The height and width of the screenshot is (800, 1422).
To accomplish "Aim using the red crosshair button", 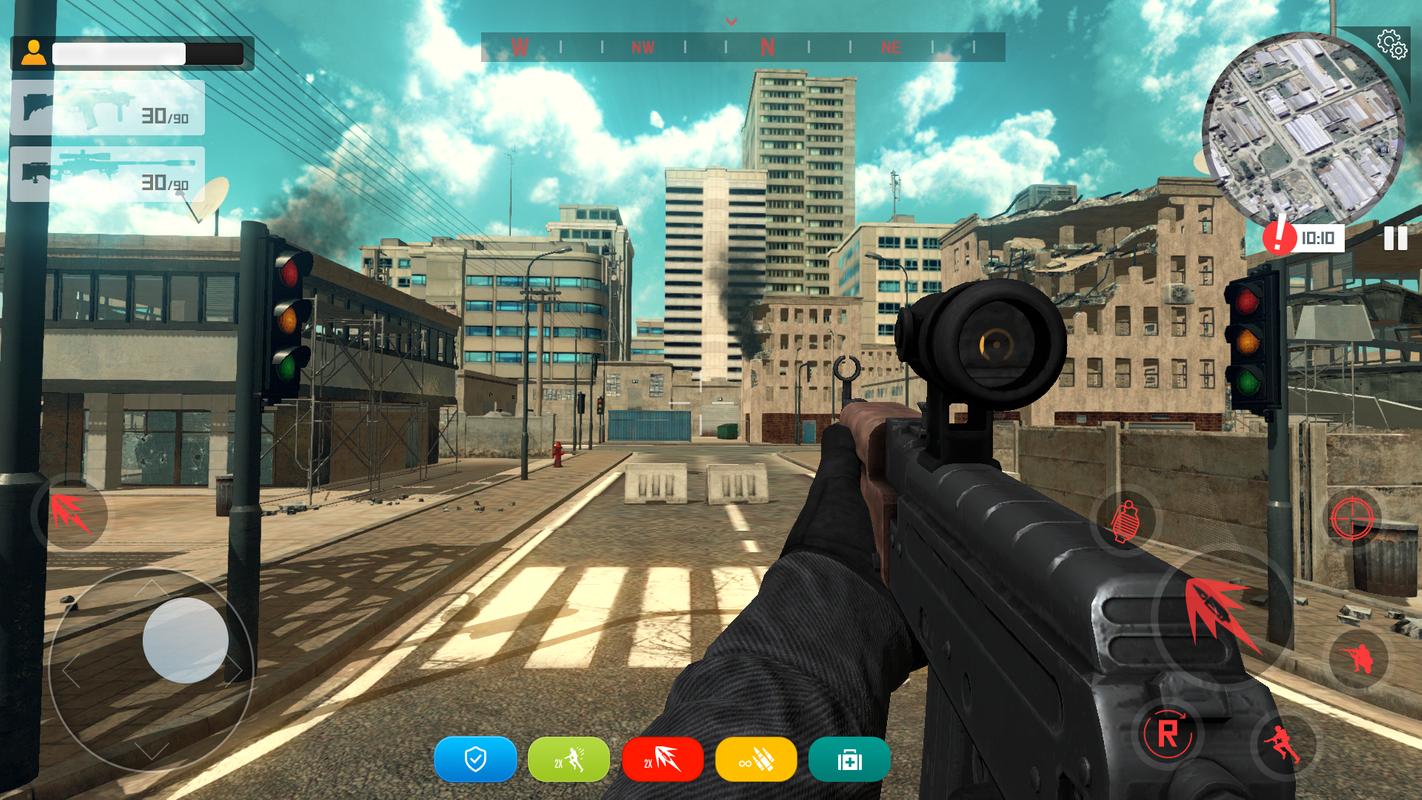I will coord(1355,518).
